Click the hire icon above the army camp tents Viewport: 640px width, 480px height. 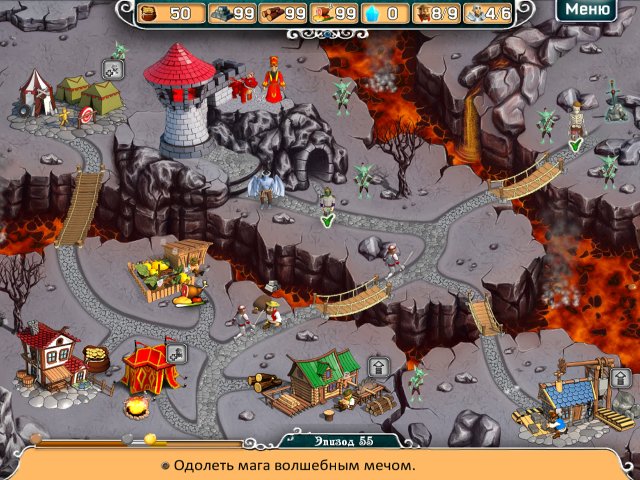point(112,69)
